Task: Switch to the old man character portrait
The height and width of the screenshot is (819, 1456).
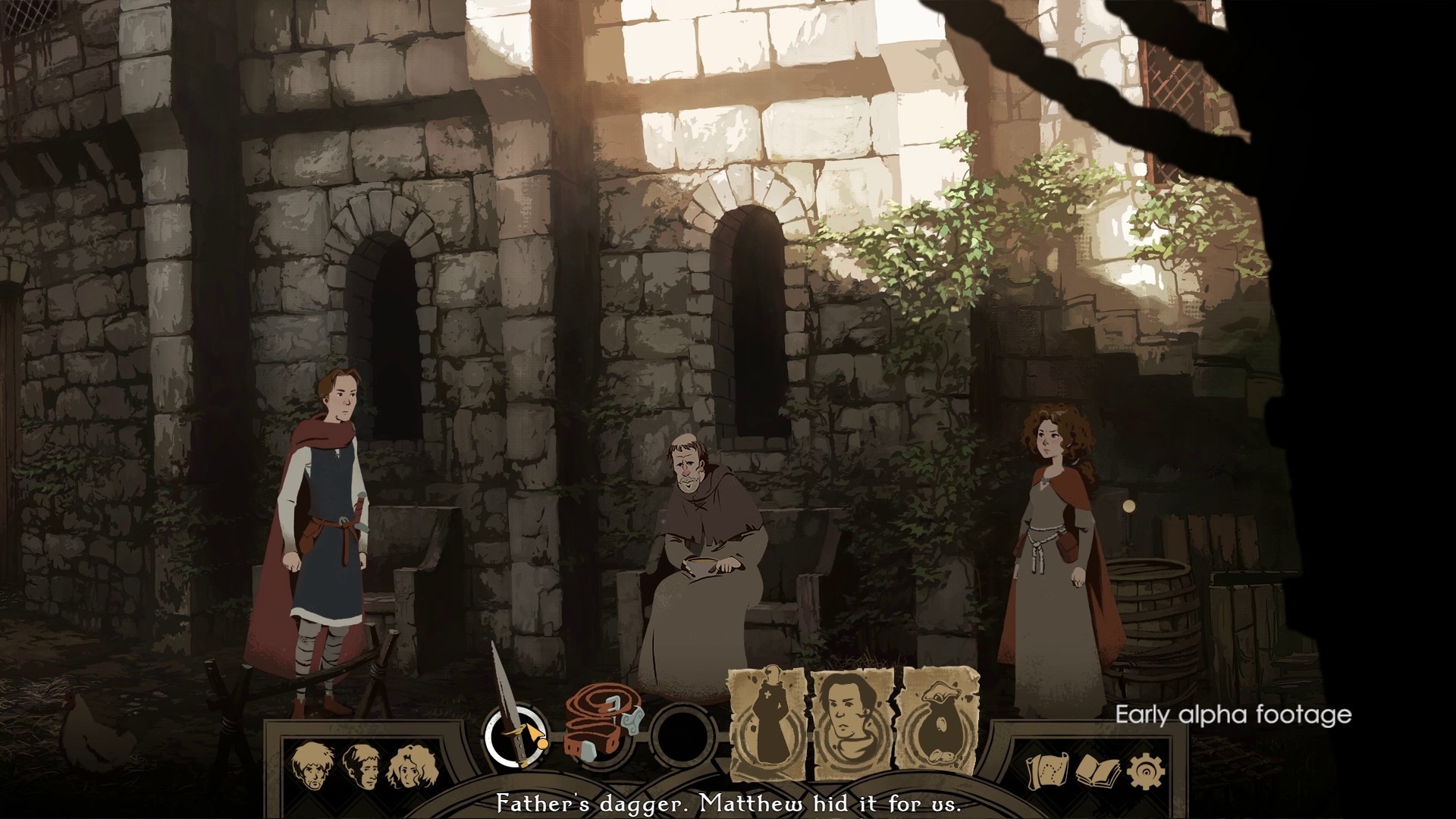Action: 312,766
